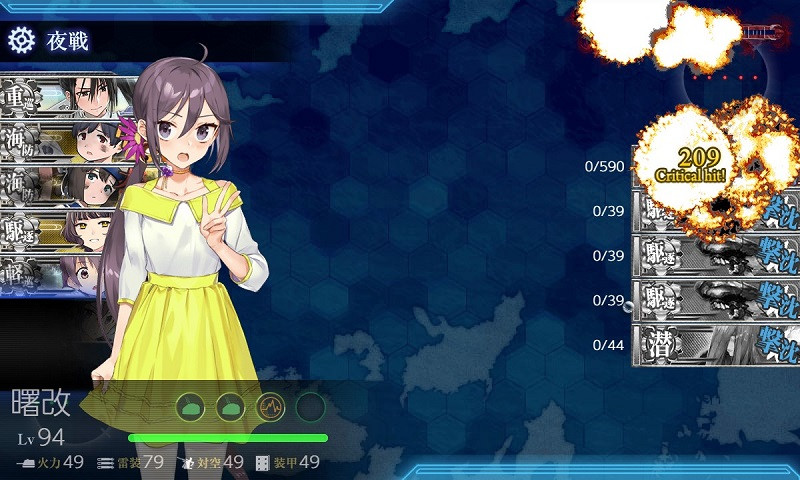Select the enemy 潜 submarine banner
800x480 pixels.
tap(717, 345)
